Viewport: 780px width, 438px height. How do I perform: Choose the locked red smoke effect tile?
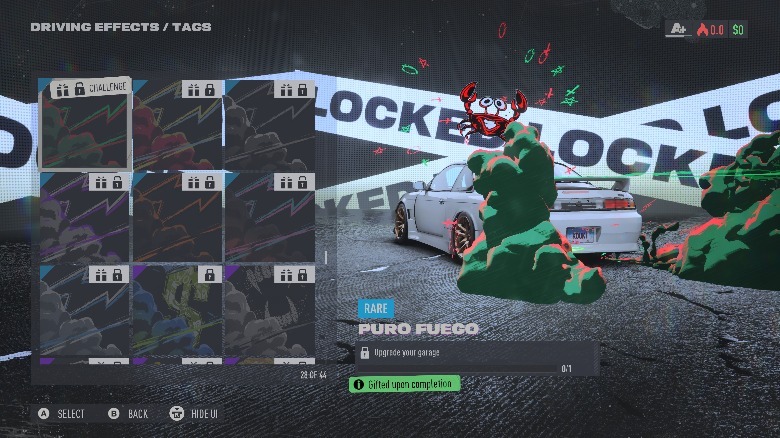pos(177,124)
